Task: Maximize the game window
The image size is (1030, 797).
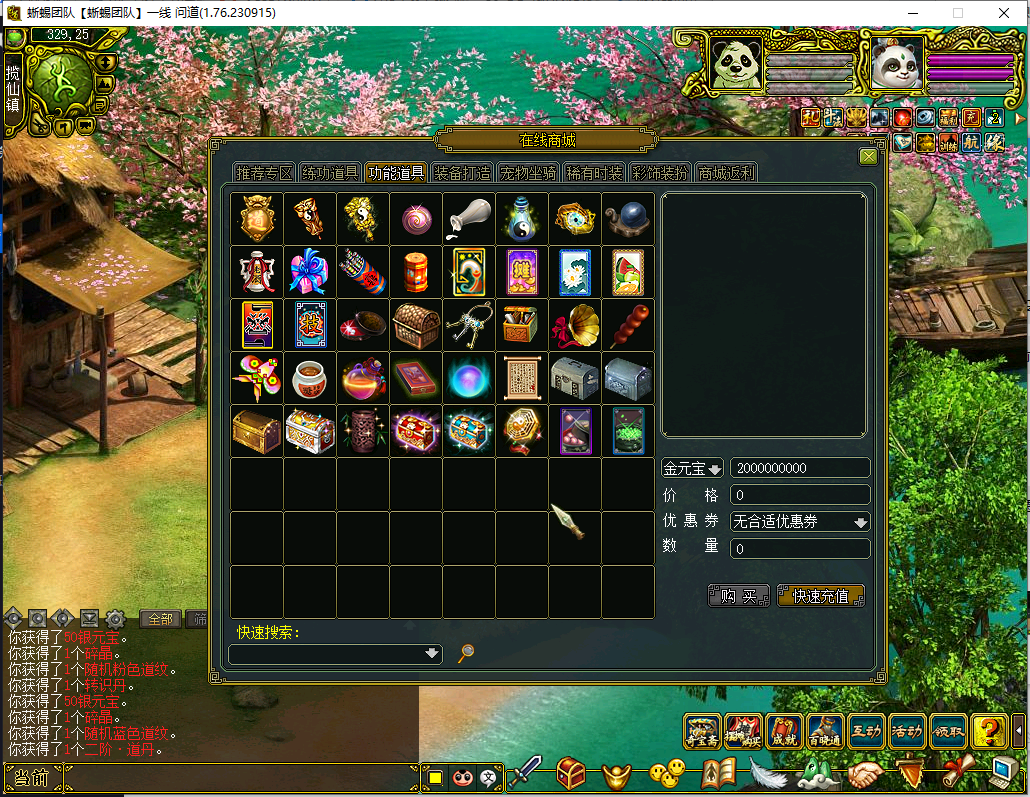Action: pos(957,13)
